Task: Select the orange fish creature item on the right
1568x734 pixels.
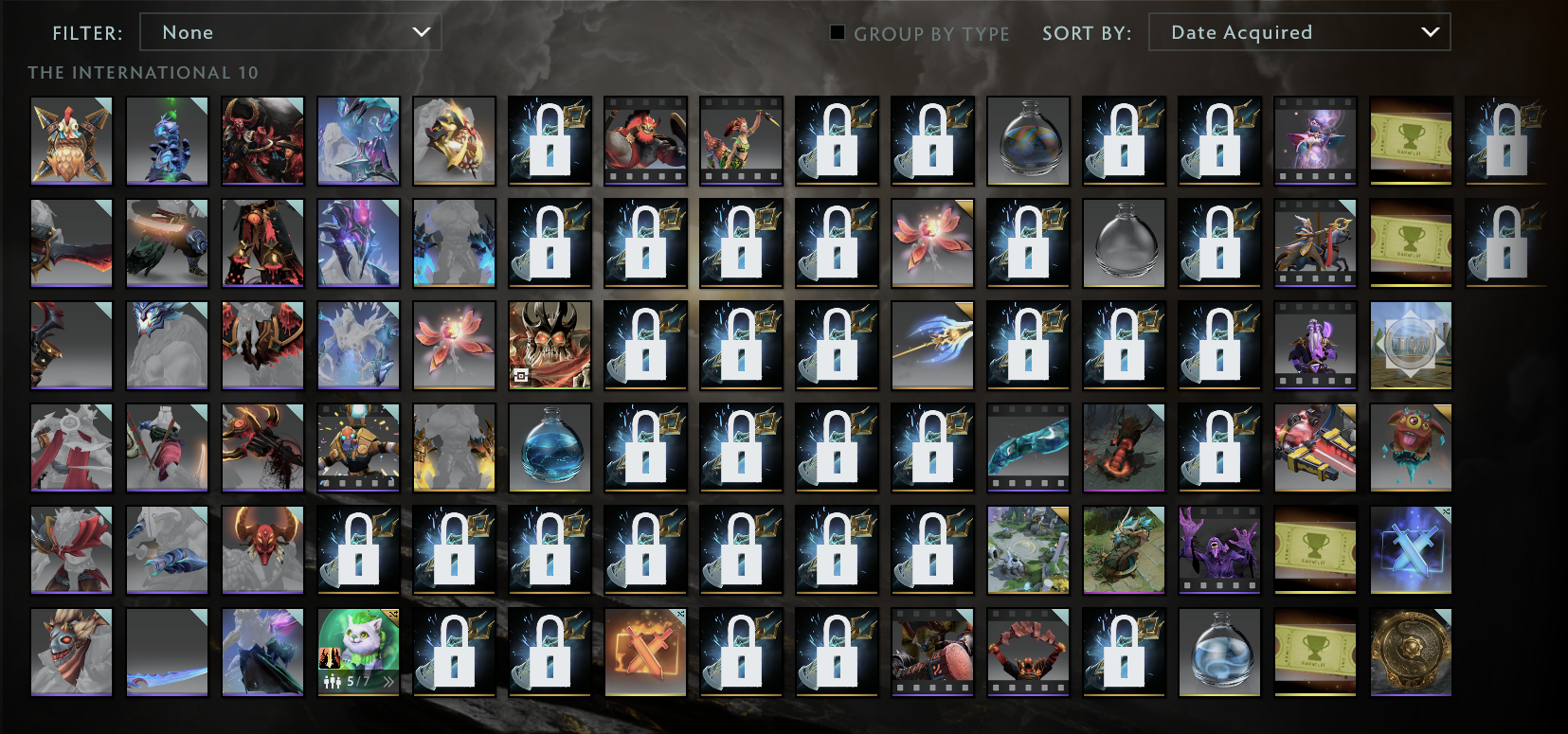Action: pyautogui.click(x=1411, y=448)
